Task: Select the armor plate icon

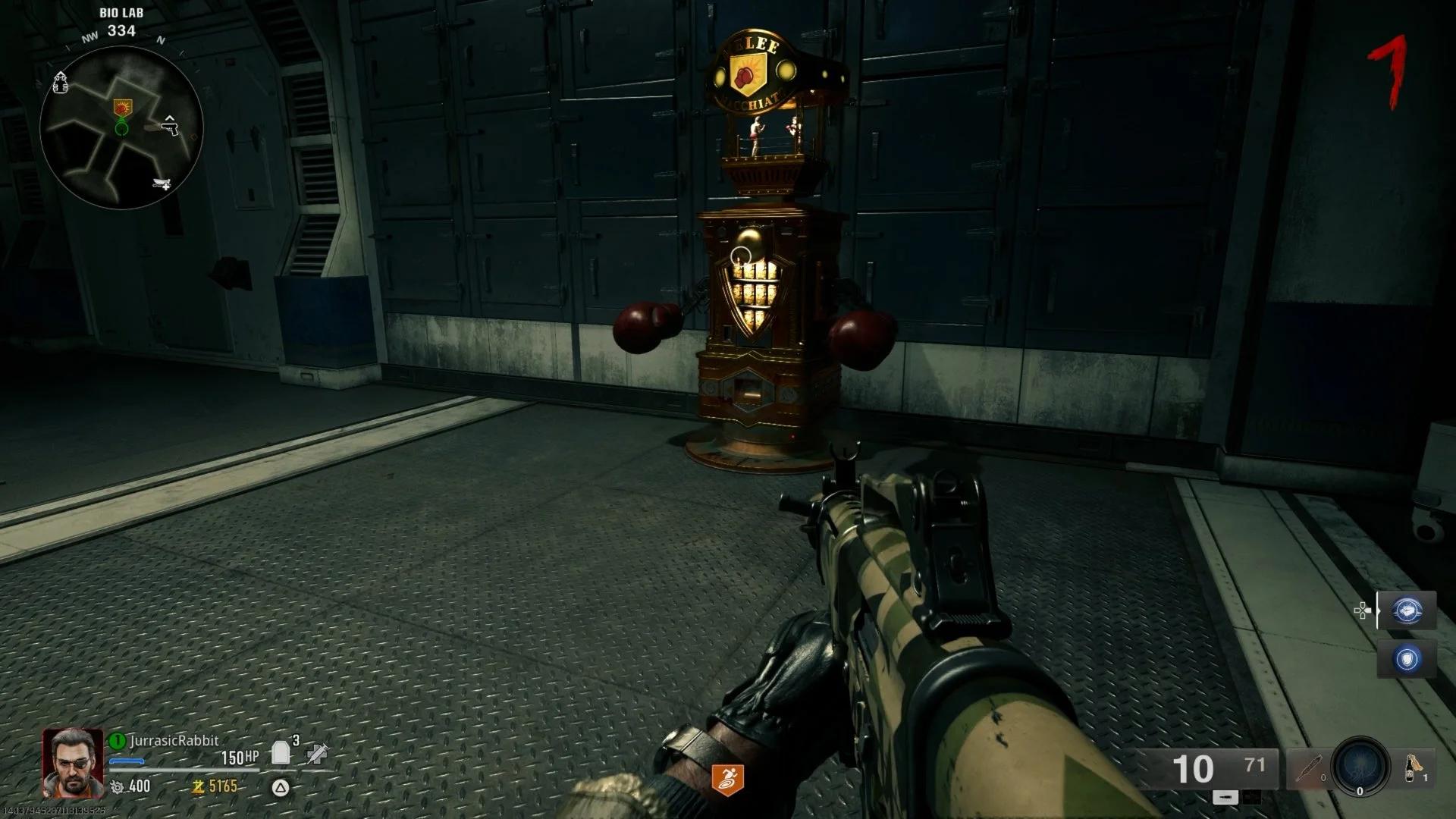Action: tap(280, 752)
